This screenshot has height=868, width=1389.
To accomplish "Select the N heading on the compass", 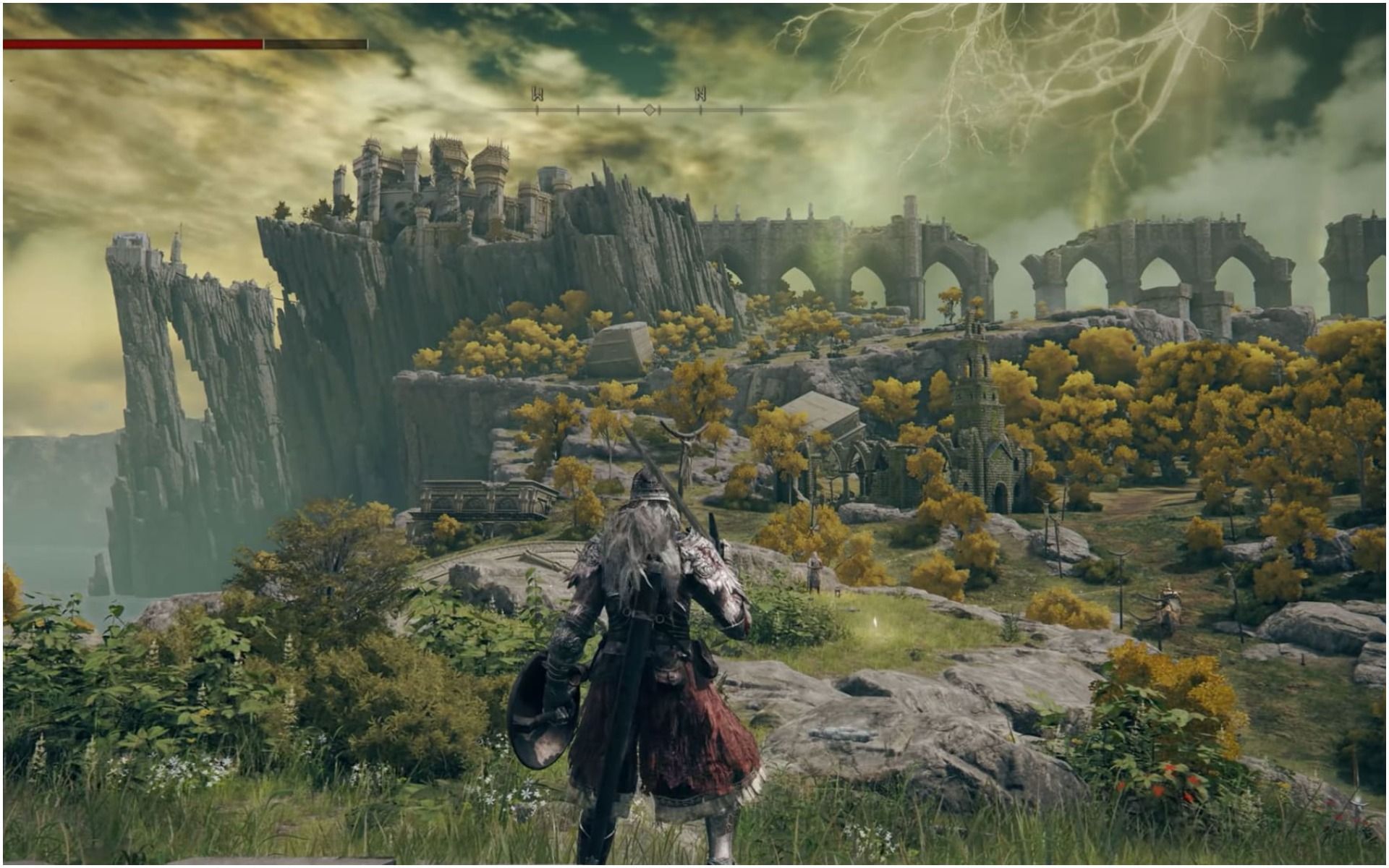I will [700, 93].
